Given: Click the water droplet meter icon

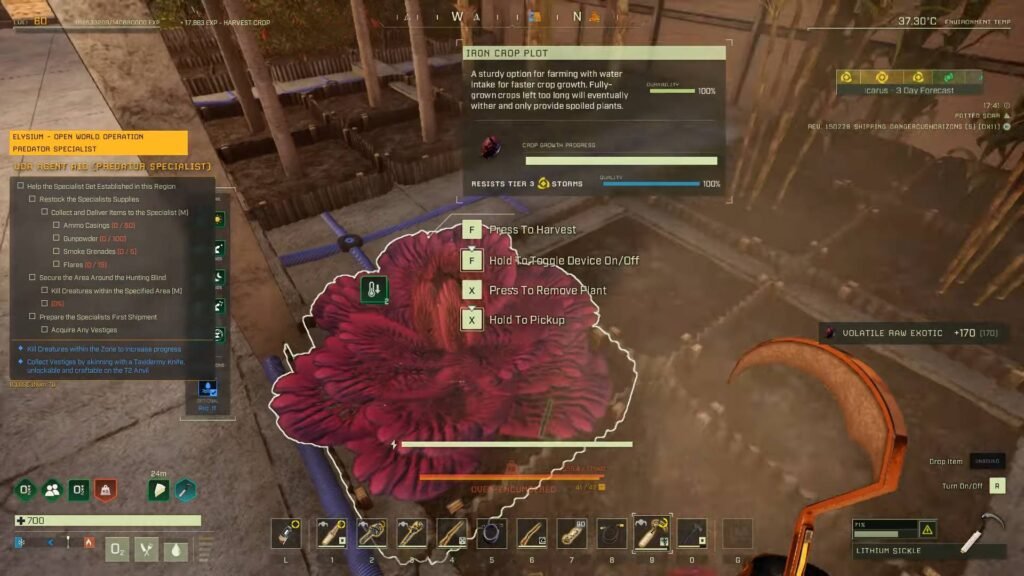Looking at the screenshot, I should coord(176,548).
